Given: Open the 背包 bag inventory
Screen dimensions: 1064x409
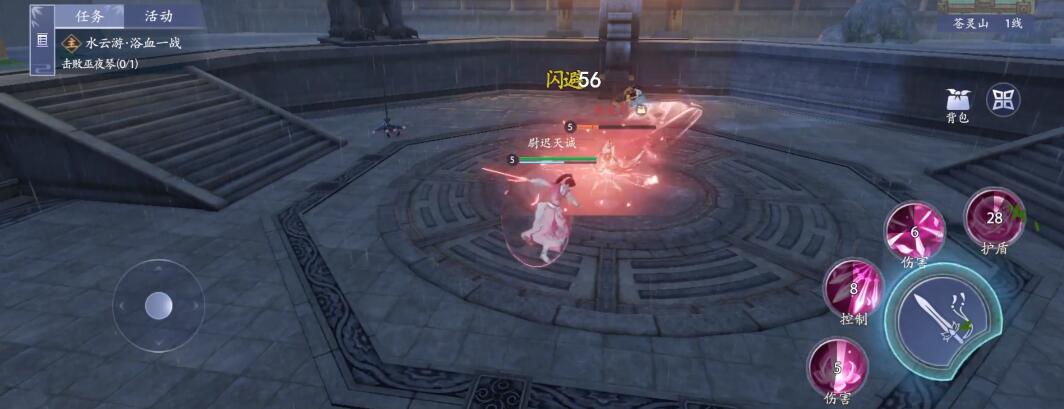Looking at the screenshot, I should point(958,102).
